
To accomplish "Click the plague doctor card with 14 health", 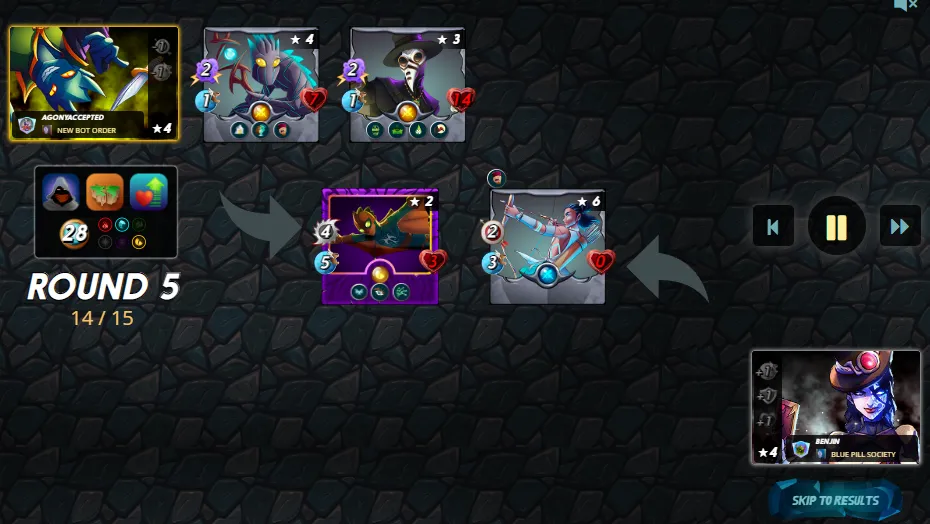I will (409, 84).
